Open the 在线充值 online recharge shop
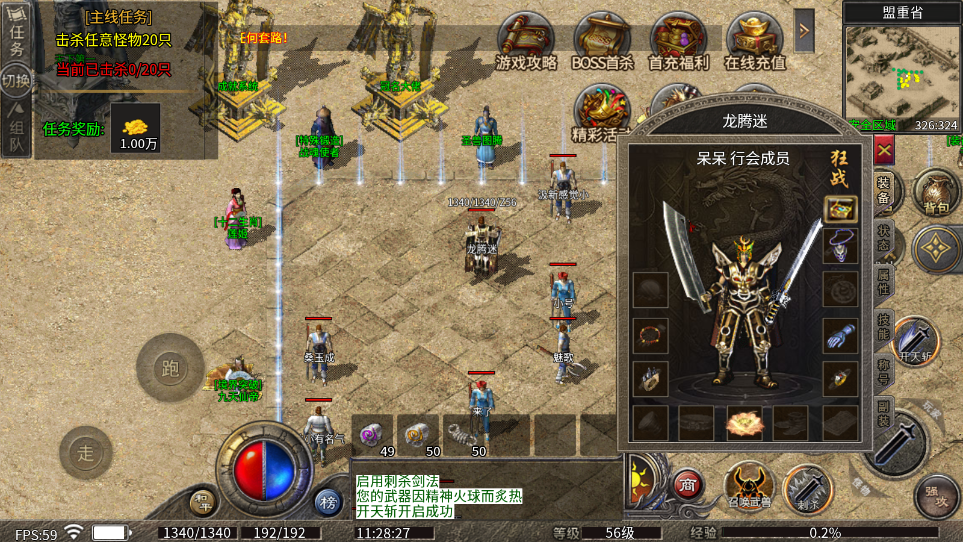Viewport: 963px width, 542px height. (754, 42)
